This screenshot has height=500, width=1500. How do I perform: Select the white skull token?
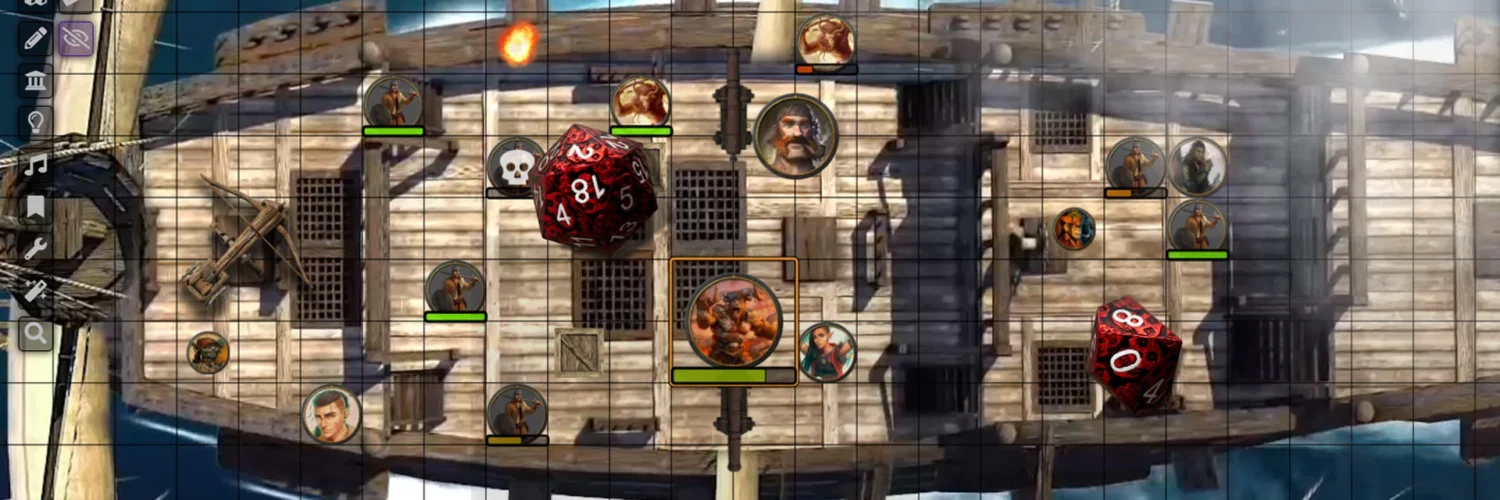point(515,165)
